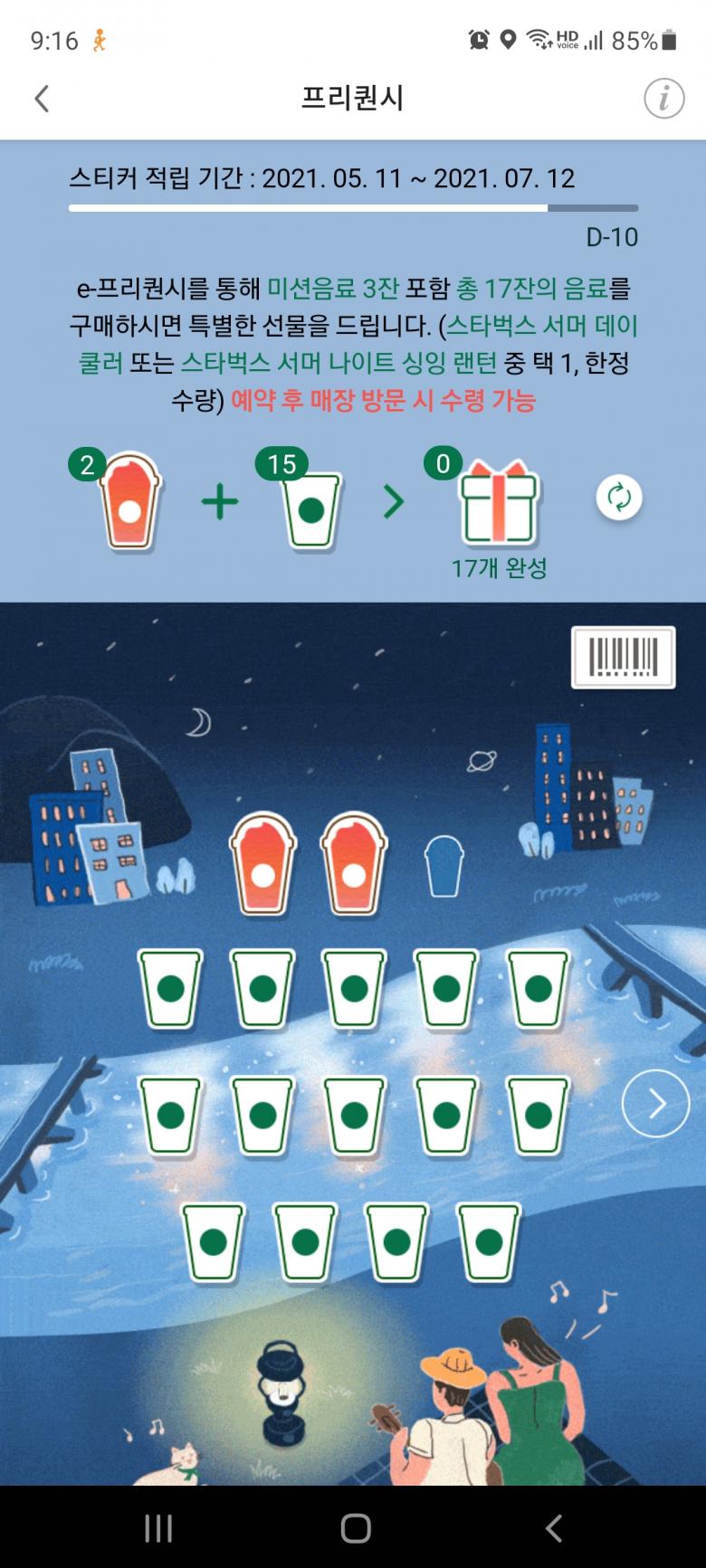Tap the red mission drink counter icon
706x1568 pixels.
[130, 502]
